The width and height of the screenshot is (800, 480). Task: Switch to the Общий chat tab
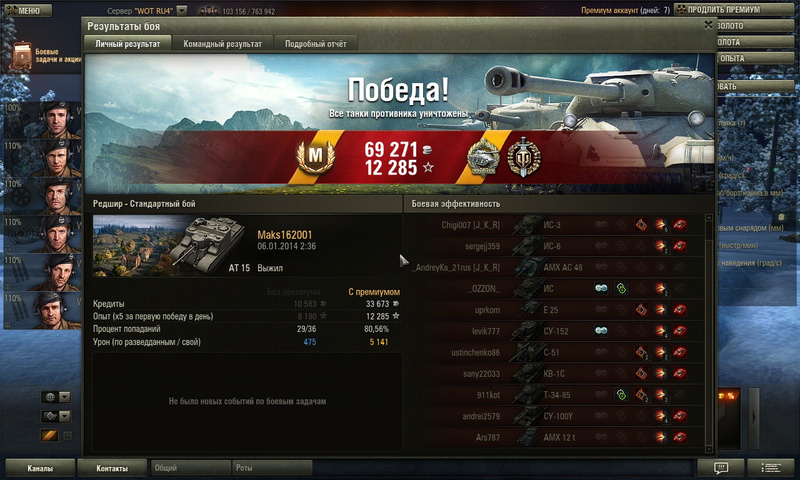coord(188,468)
